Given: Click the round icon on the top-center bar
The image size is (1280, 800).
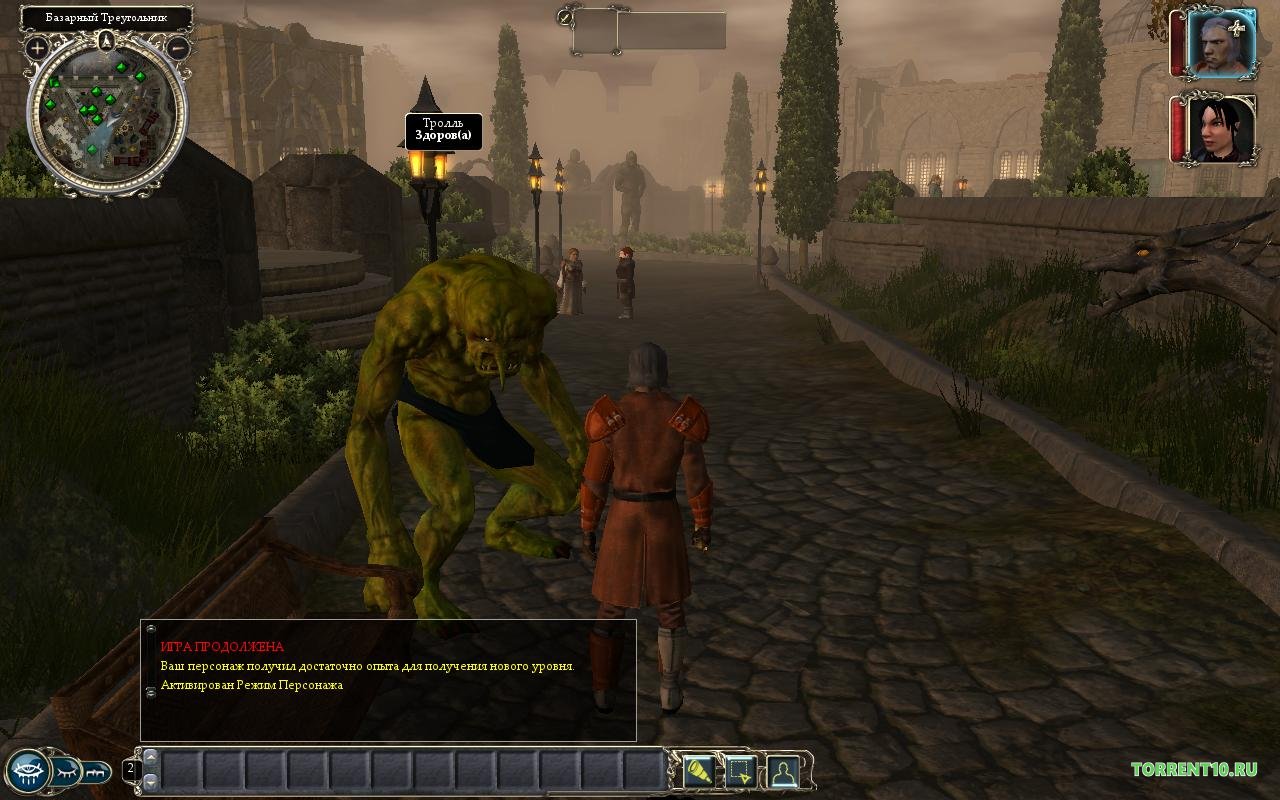Looking at the screenshot, I should [566, 16].
